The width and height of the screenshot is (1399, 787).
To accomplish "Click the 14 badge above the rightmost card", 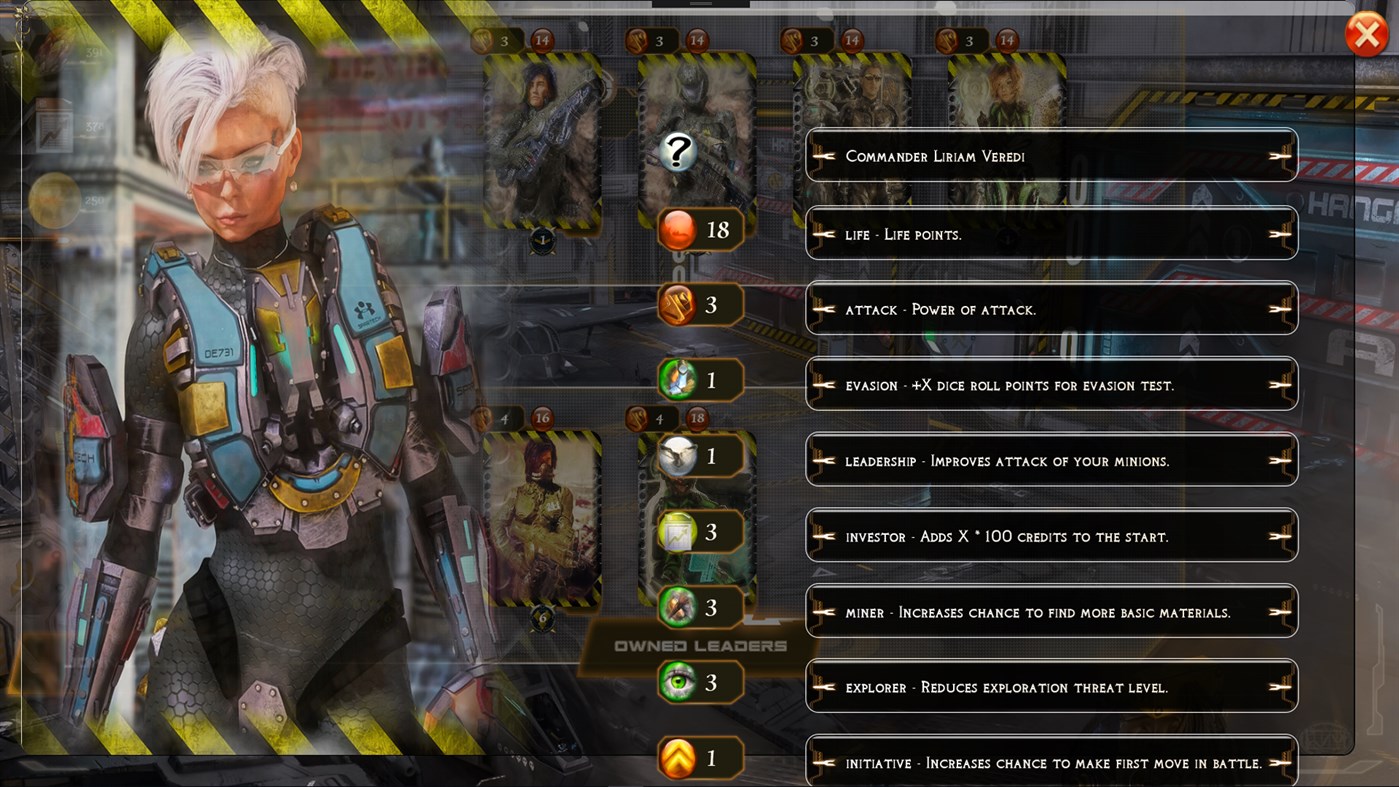I will click(1006, 41).
